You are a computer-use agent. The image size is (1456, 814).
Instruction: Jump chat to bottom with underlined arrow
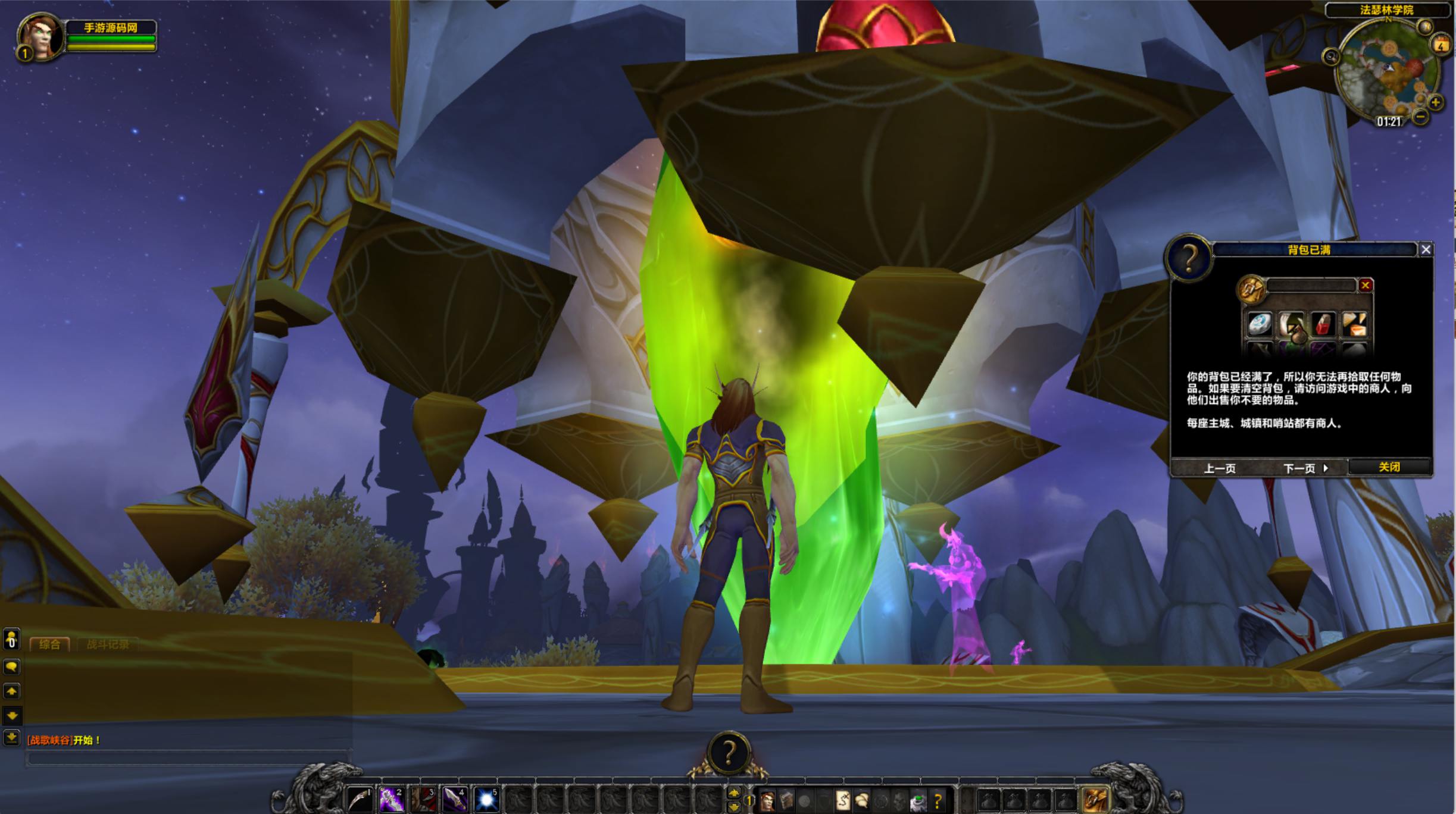click(11, 738)
